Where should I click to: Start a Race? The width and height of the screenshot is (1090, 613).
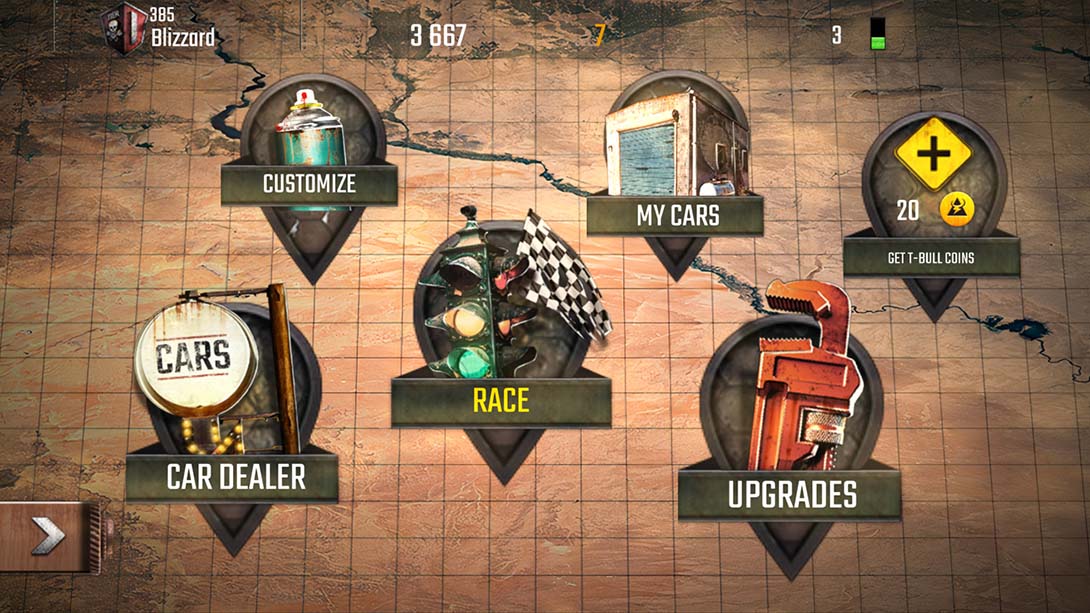pyautogui.click(x=501, y=400)
